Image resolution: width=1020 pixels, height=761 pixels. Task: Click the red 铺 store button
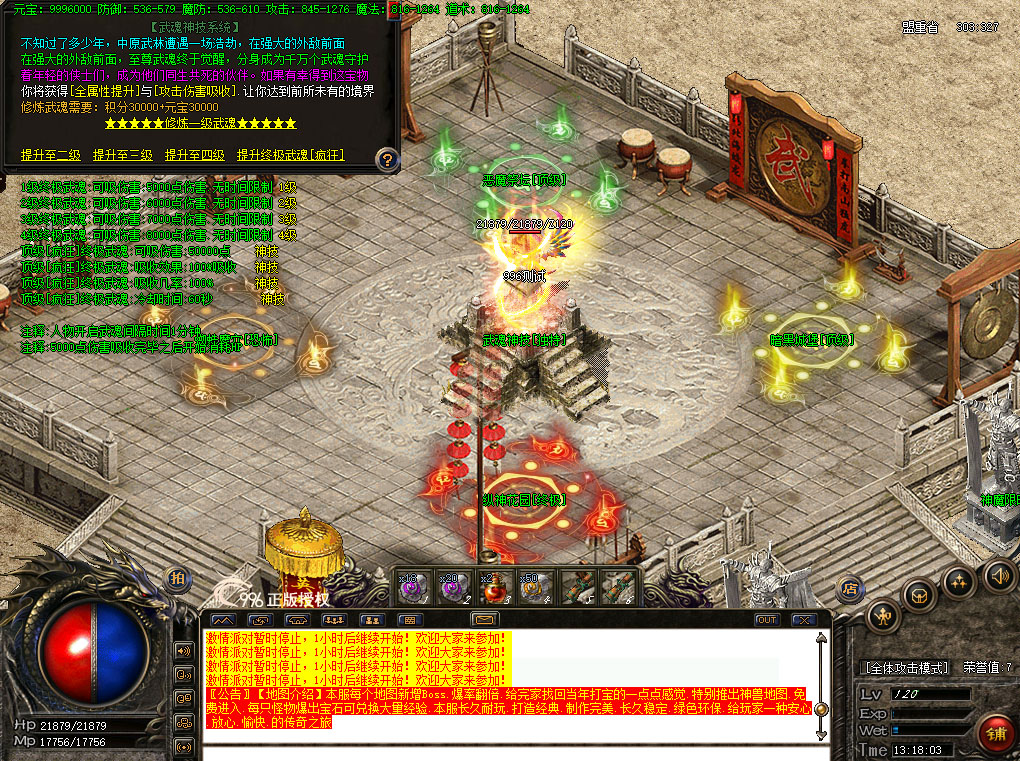(x=996, y=734)
